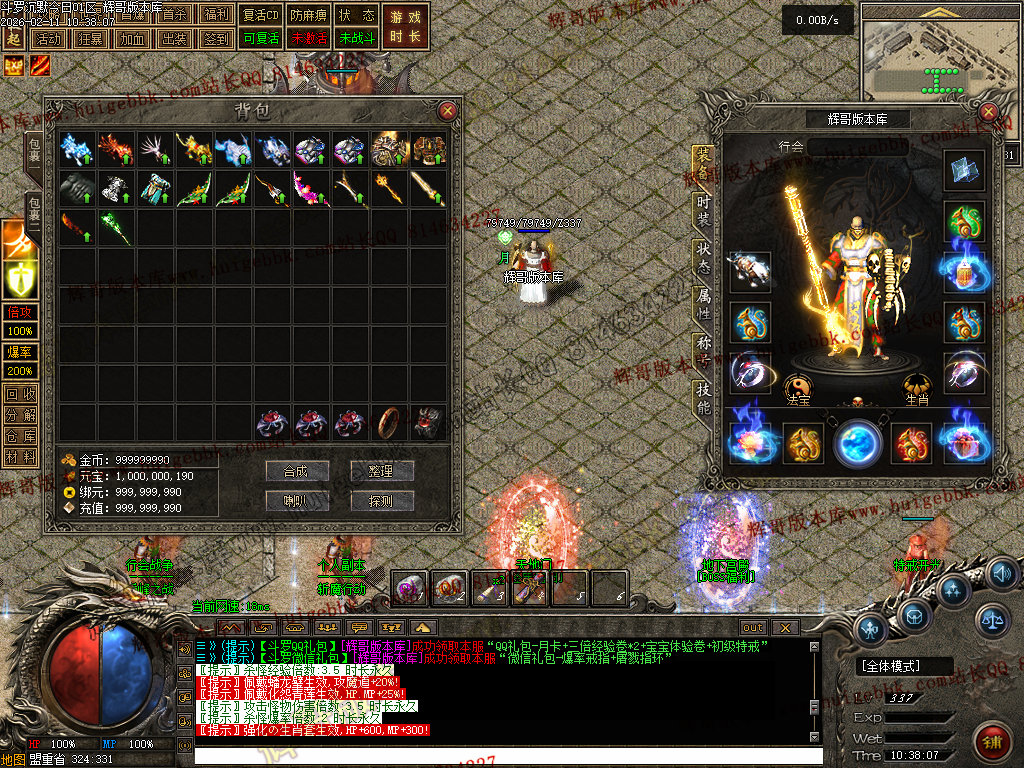Close the 背包 inventory window
This screenshot has width=1024, height=768.
click(447, 110)
